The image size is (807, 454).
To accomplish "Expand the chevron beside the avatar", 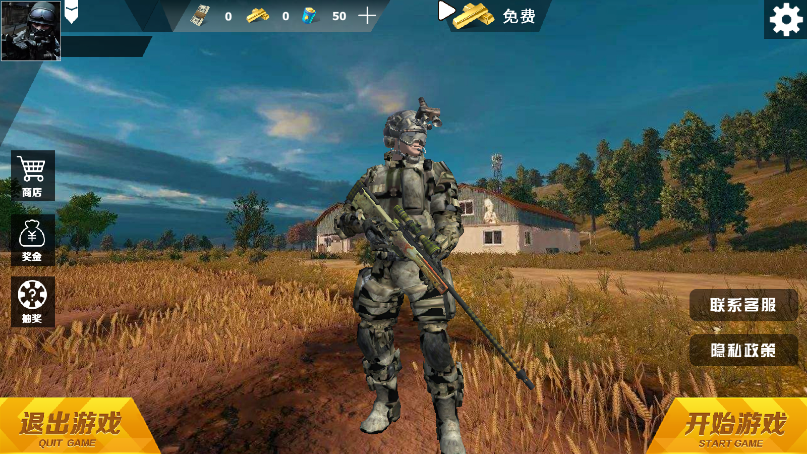I will click(72, 13).
